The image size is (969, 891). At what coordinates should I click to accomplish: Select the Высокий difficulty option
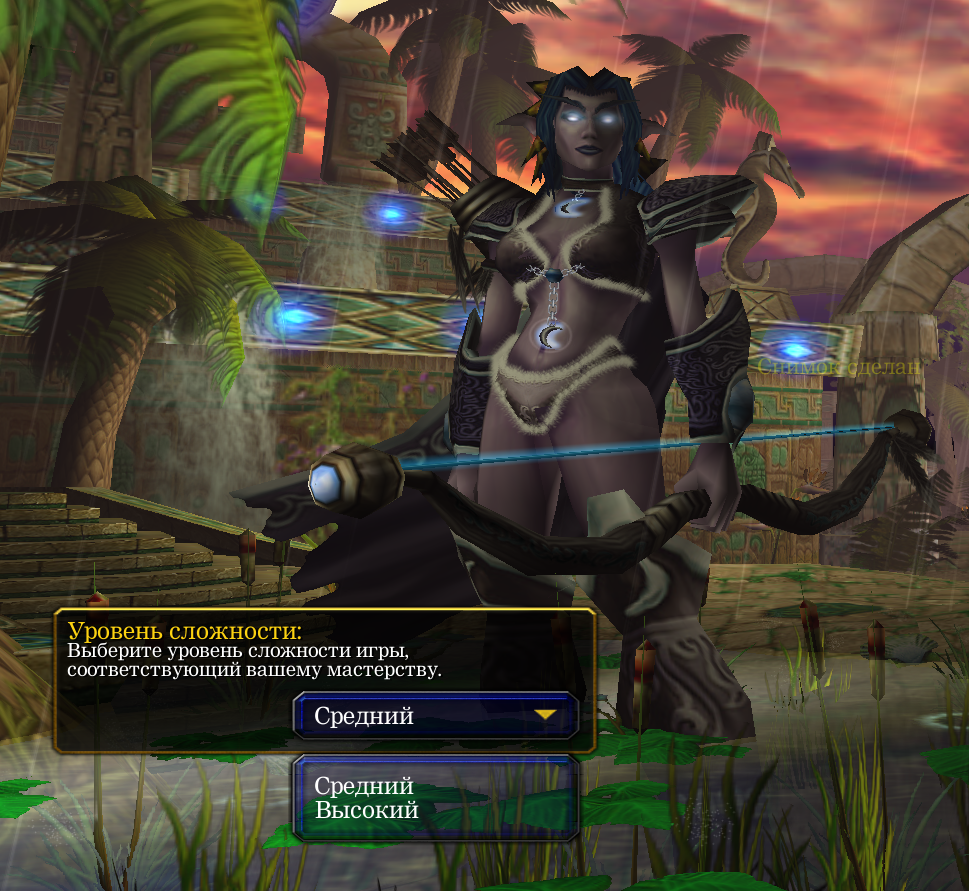[x=367, y=810]
